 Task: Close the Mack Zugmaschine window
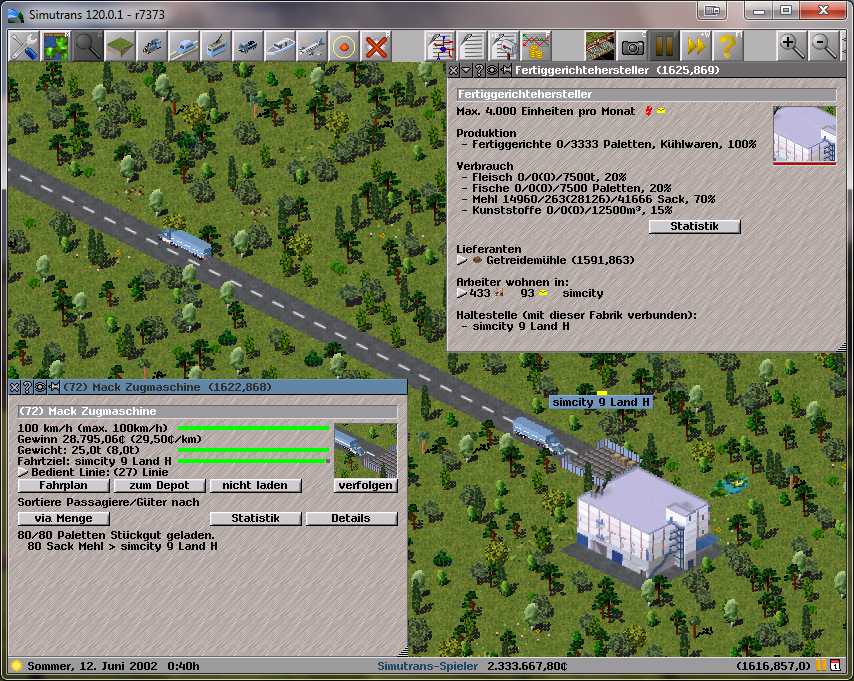coord(14,386)
